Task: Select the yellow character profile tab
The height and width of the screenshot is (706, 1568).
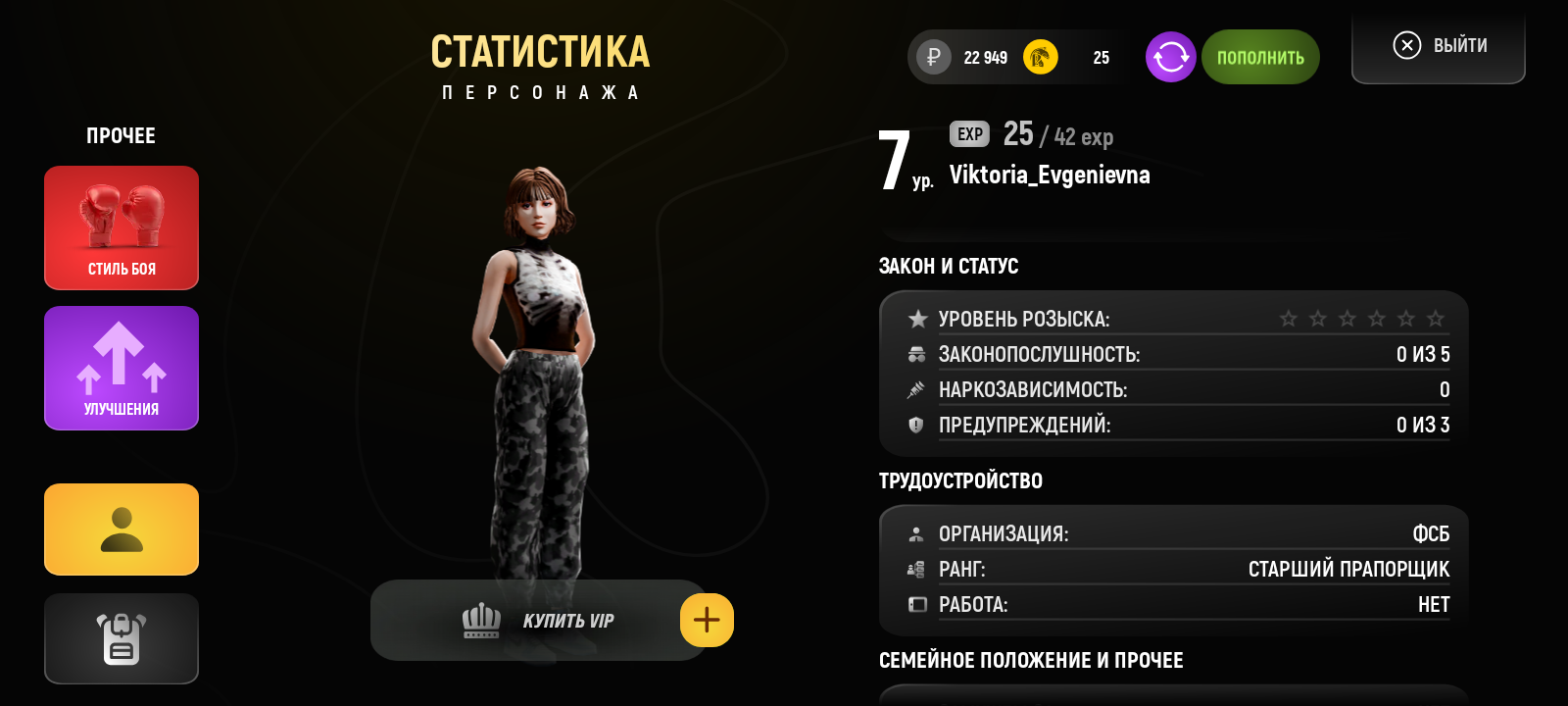Action: click(122, 529)
